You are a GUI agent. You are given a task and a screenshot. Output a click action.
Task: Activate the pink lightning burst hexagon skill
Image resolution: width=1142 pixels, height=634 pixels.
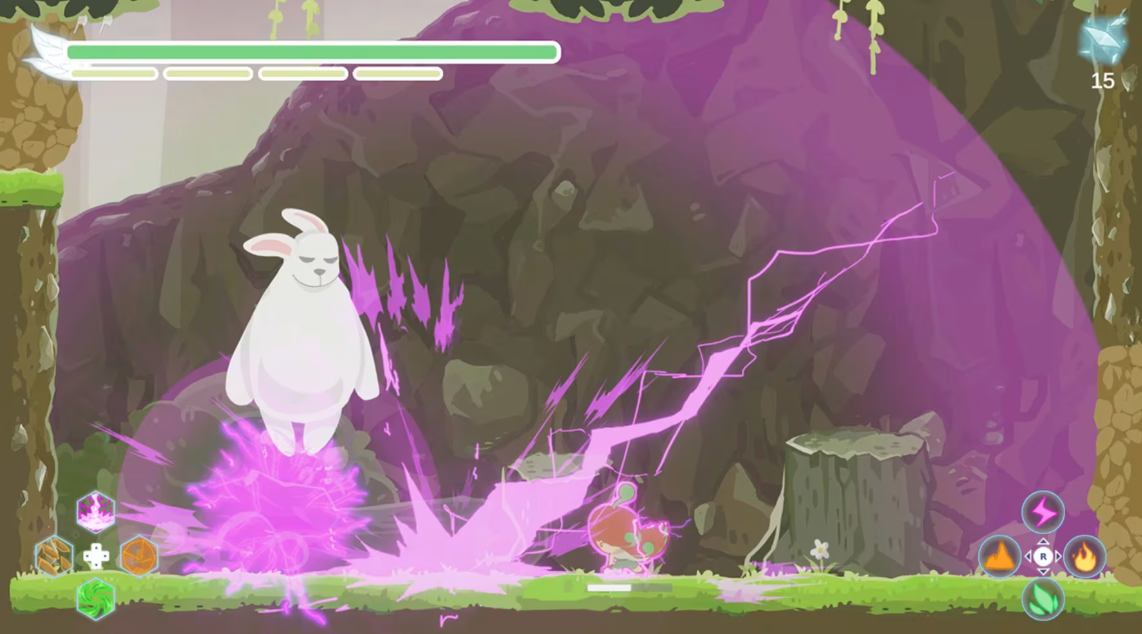coord(96,511)
